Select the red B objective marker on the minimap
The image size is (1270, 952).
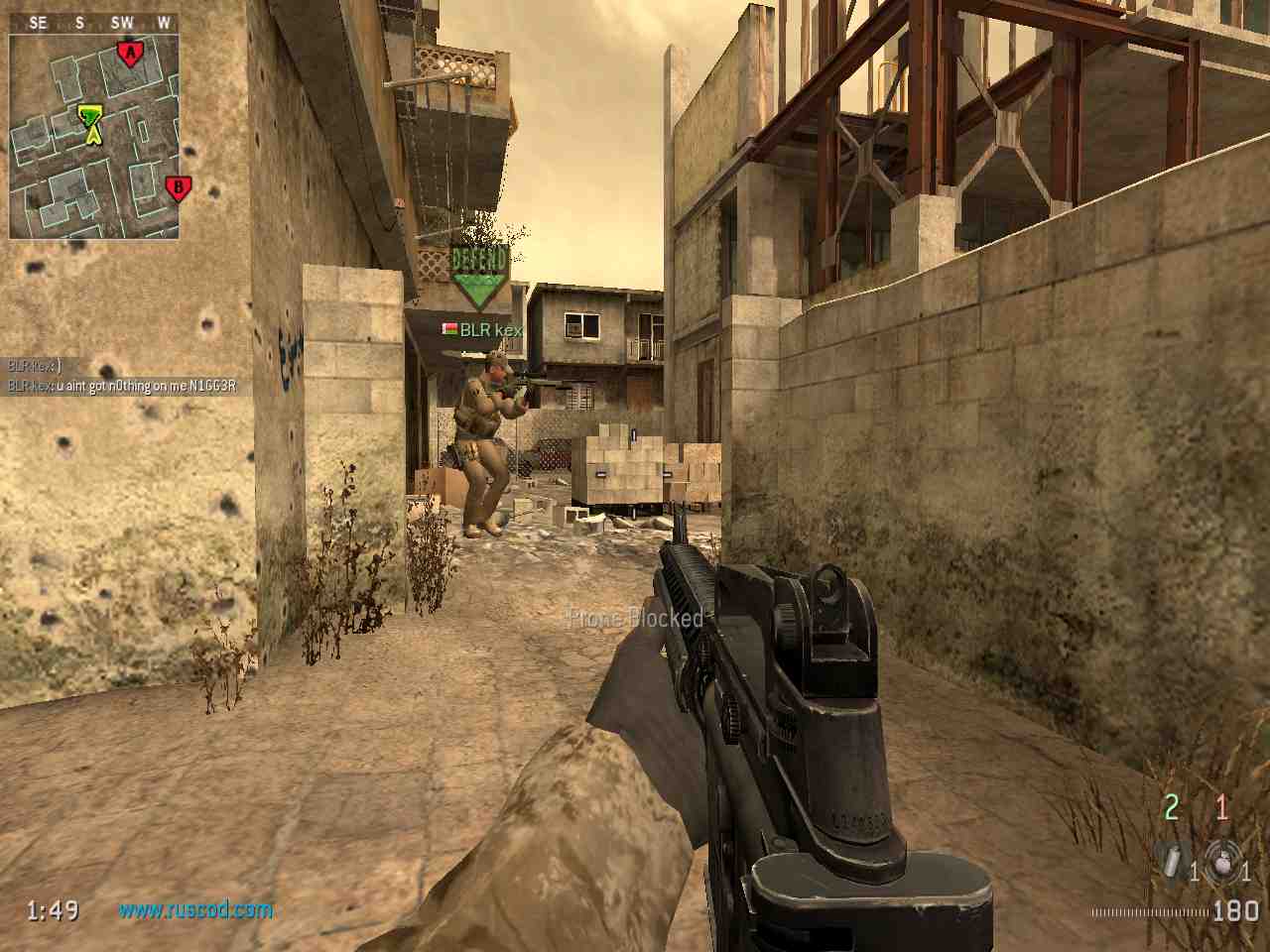click(x=178, y=186)
